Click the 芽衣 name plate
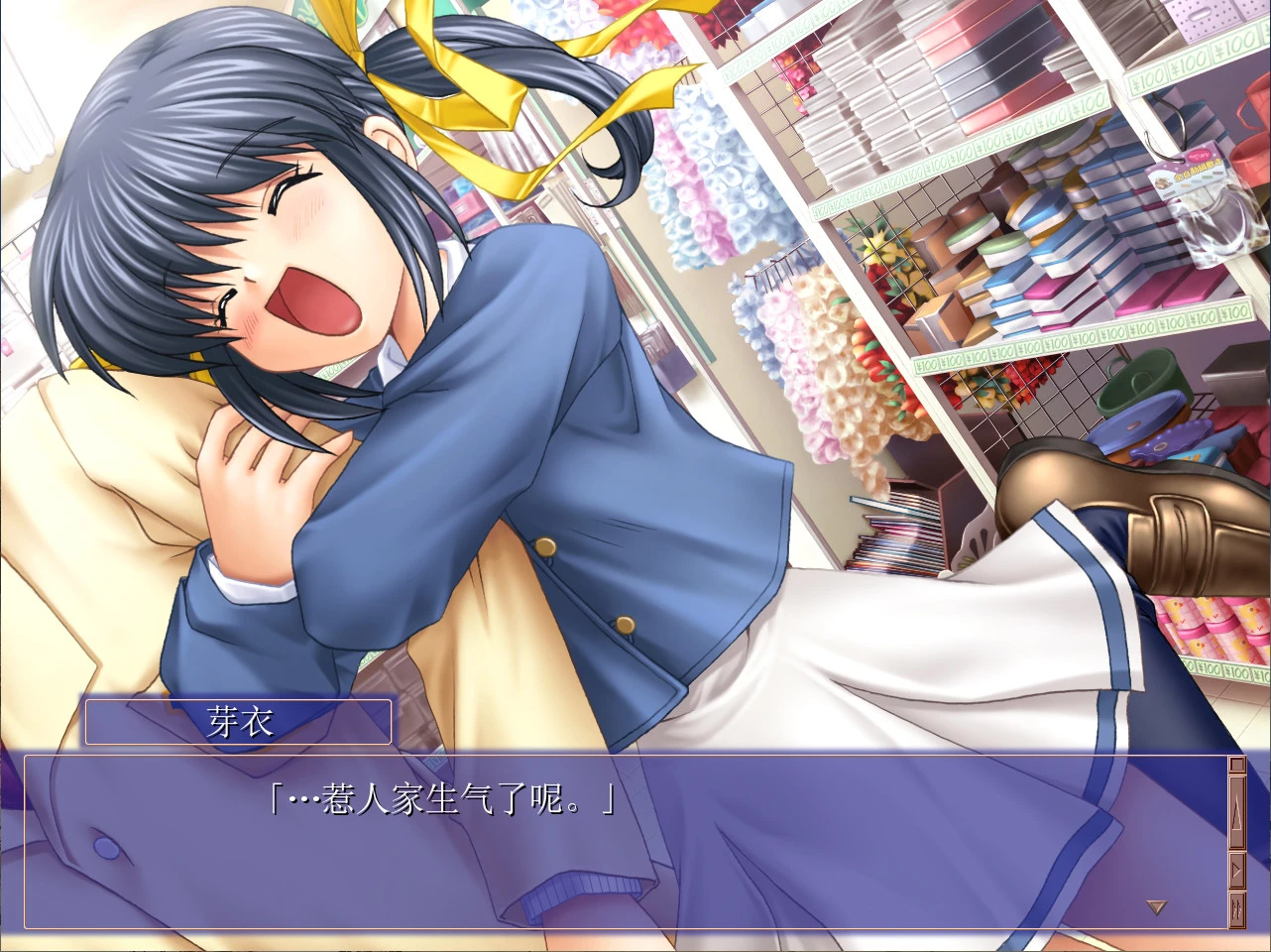This screenshot has width=1271, height=952. click(238, 721)
